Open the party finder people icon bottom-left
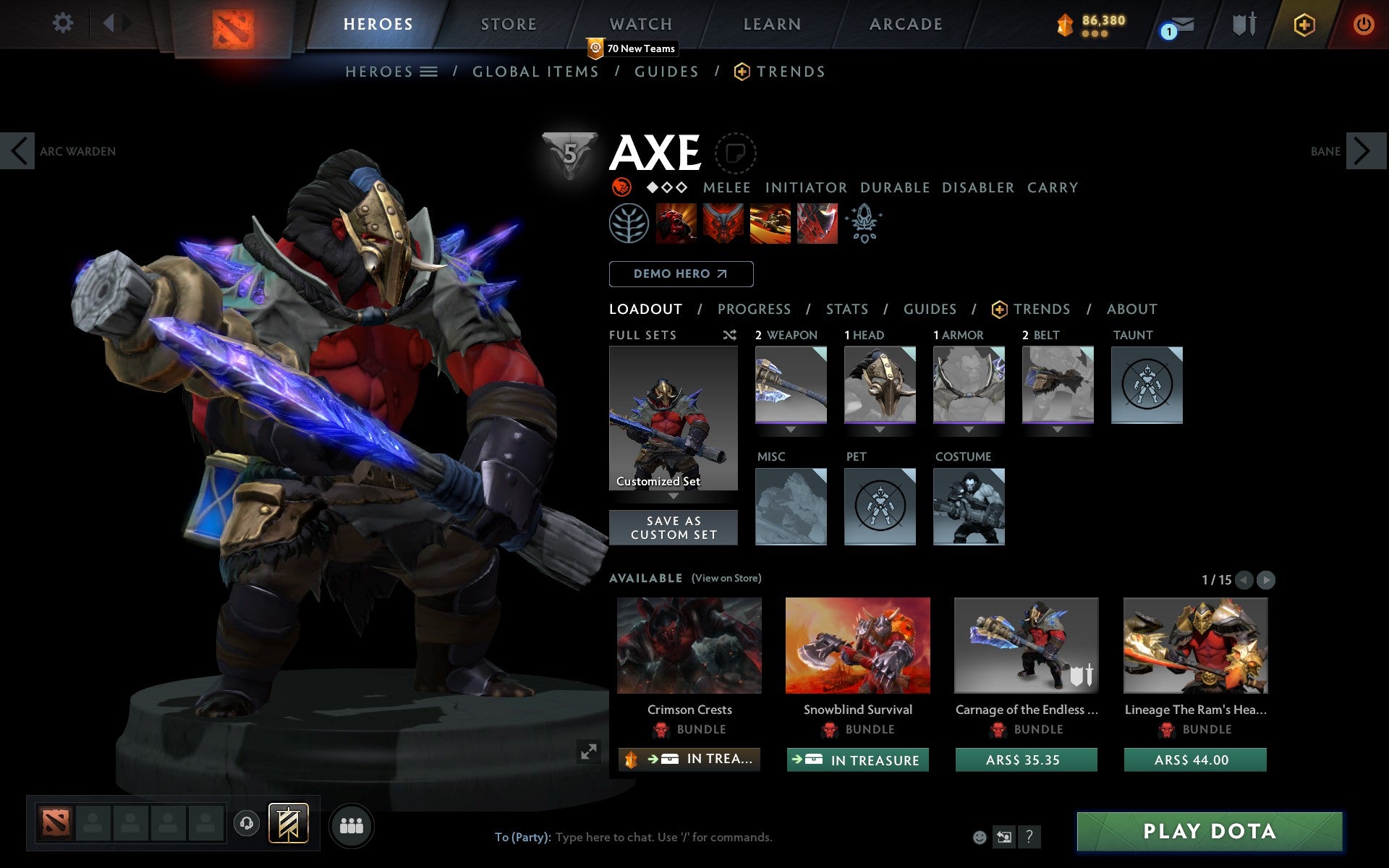1389x868 pixels. tap(352, 824)
